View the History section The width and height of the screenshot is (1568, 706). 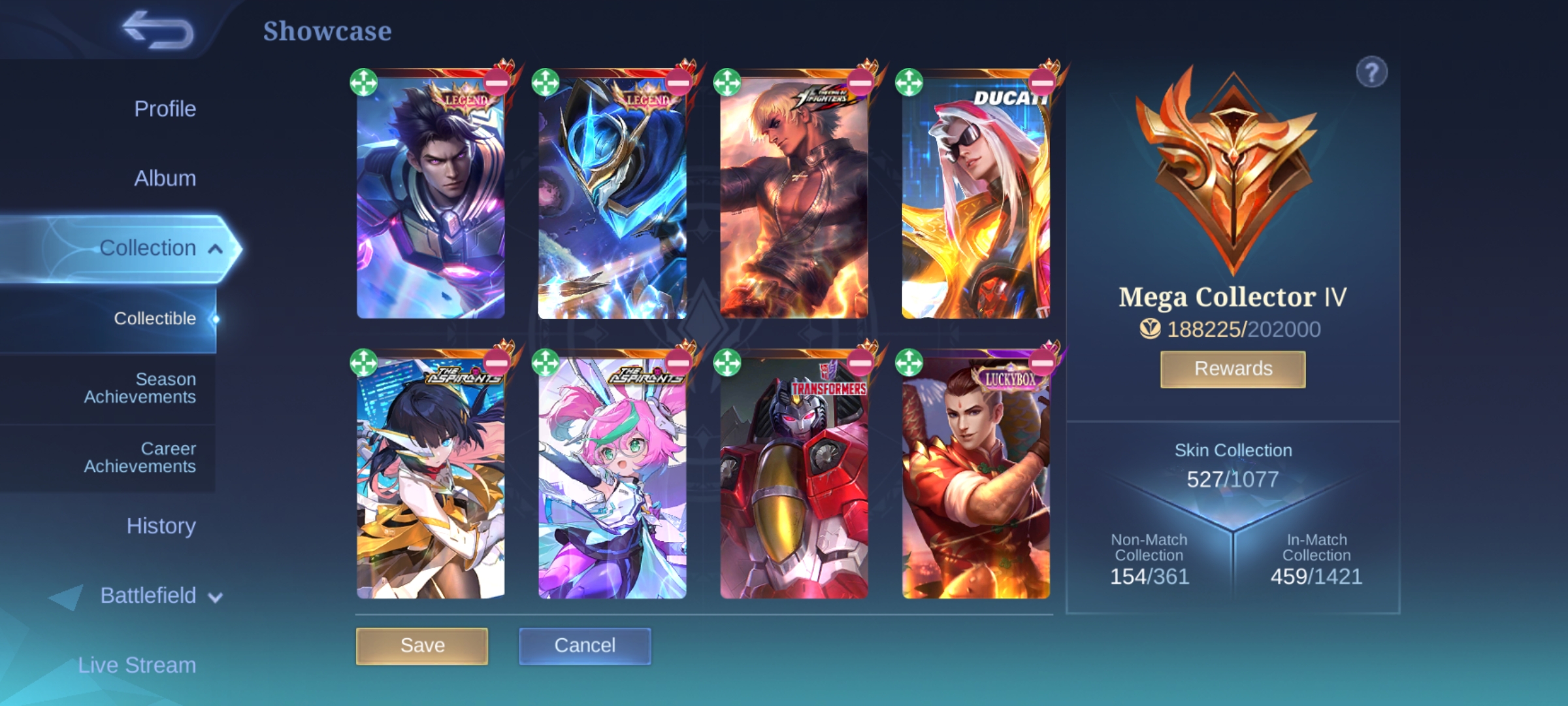(x=161, y=526)
